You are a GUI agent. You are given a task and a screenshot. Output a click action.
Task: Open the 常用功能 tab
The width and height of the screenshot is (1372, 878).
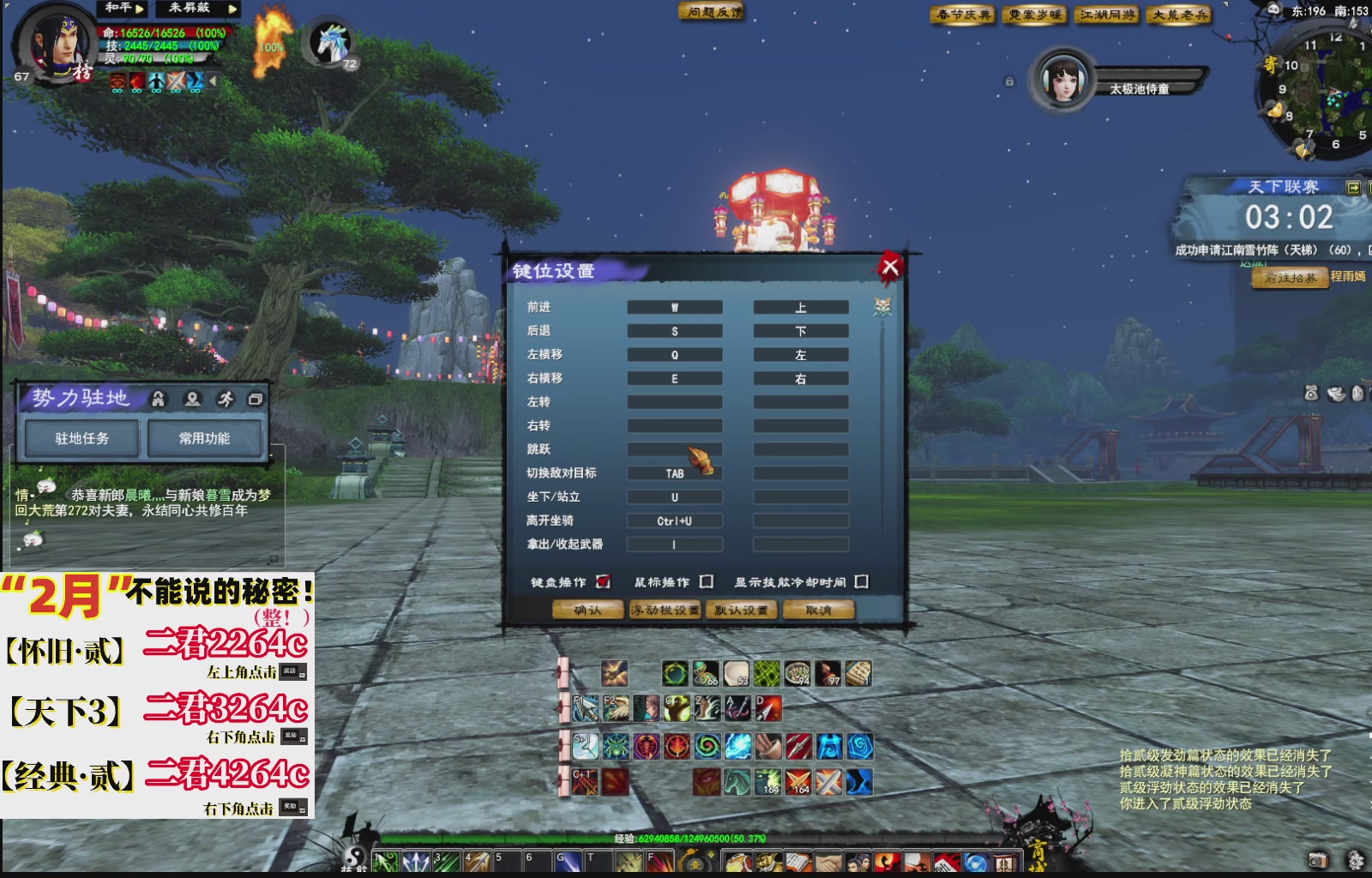202,437
